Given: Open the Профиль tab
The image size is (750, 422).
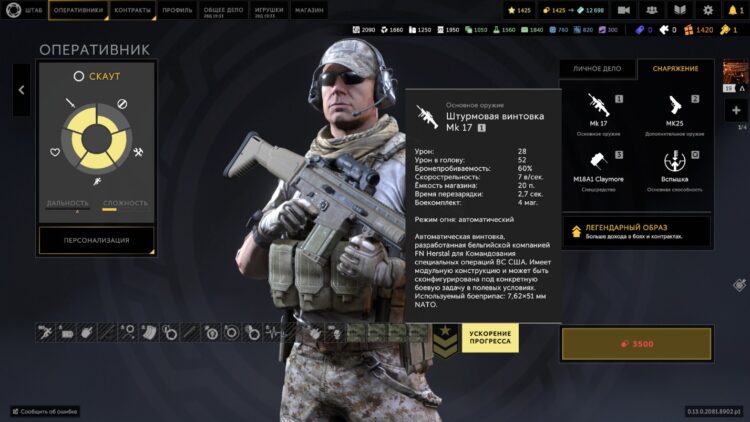Looking at the screenshot, I should coord(177,10).
